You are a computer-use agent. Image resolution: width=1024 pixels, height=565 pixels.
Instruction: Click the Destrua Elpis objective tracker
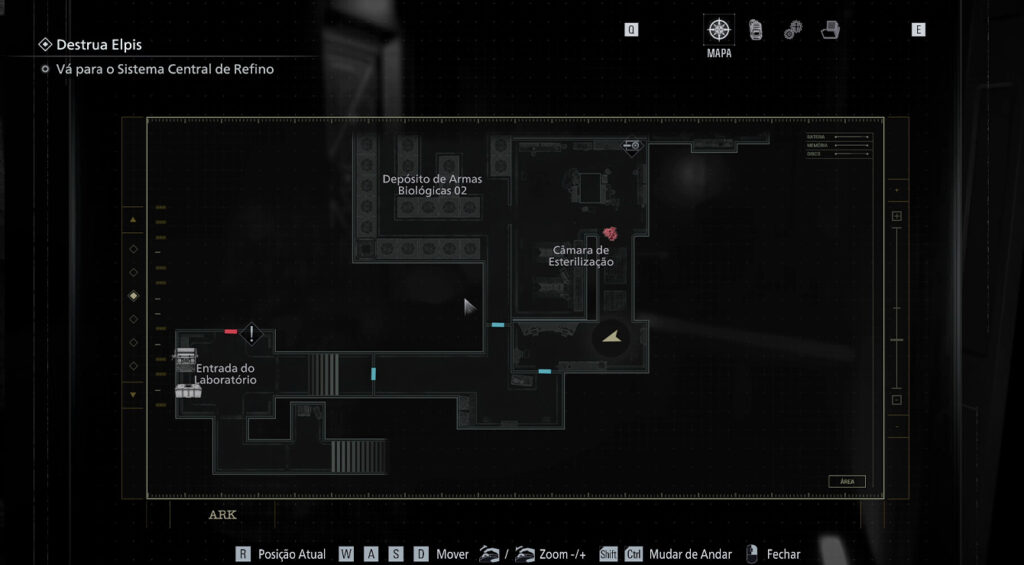pos(98,45)
